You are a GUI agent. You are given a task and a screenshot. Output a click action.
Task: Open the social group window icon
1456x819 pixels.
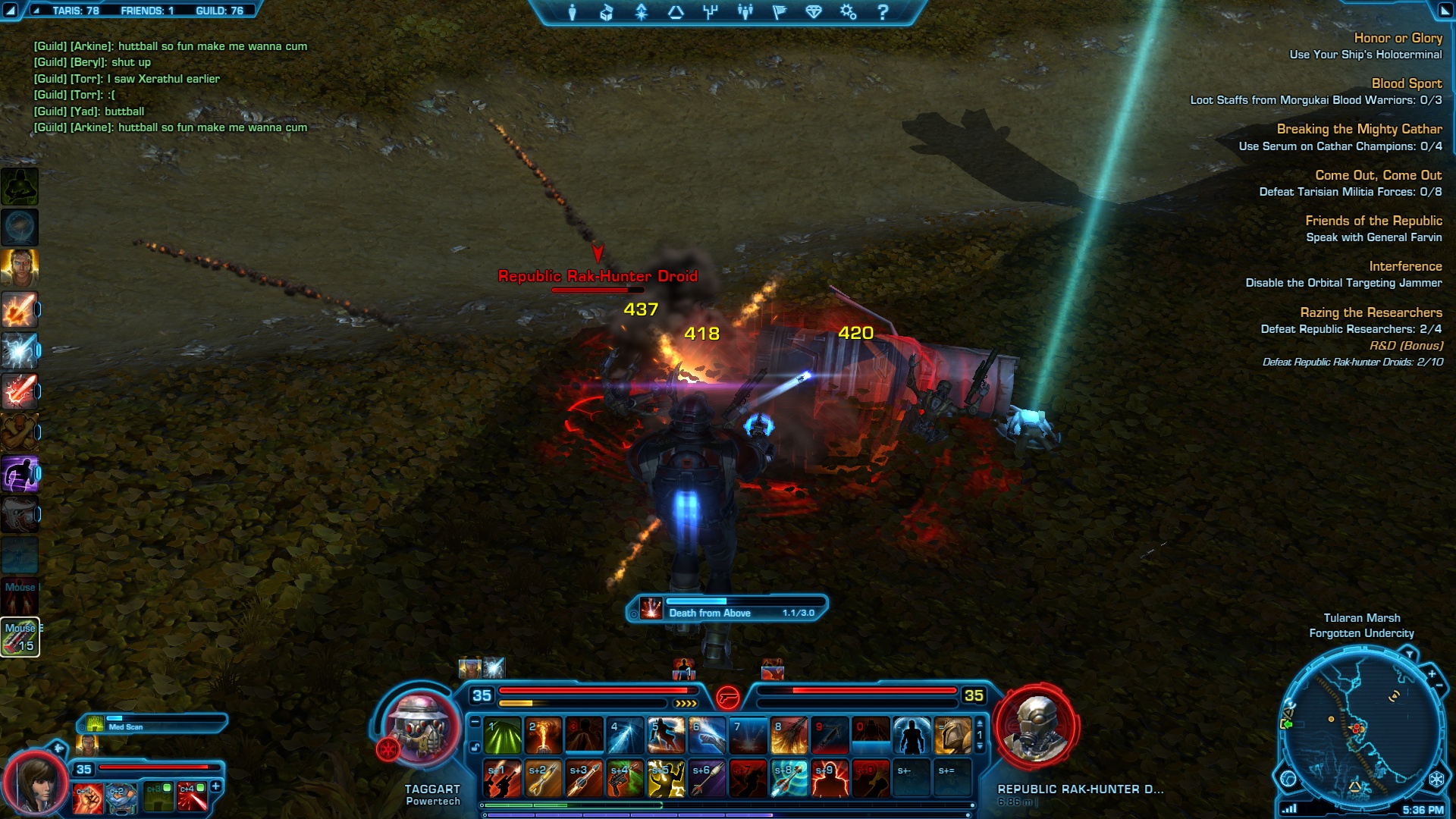tap(745, 12)
